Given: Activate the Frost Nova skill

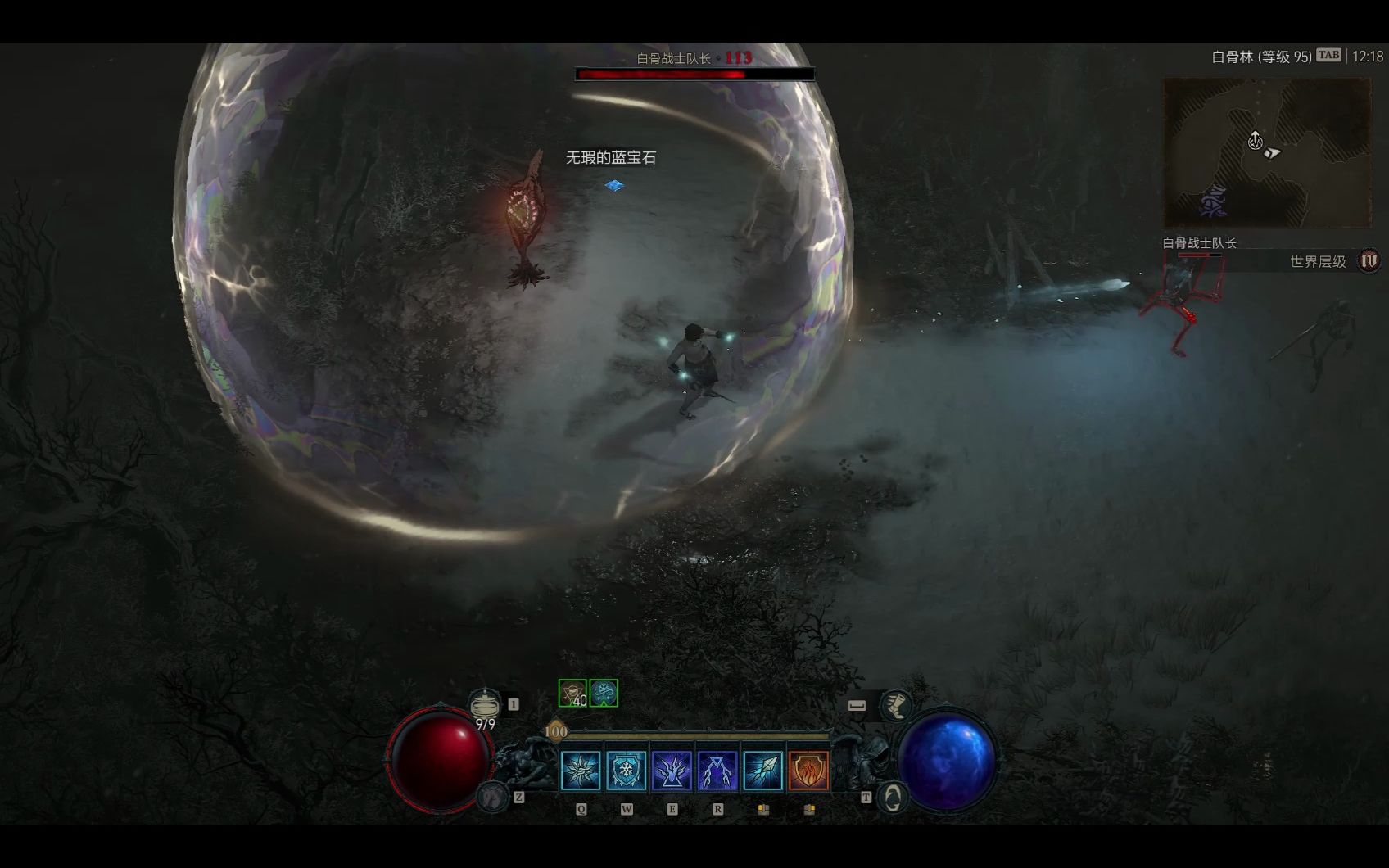Looking at the screenshot, I should [x=581, y=771].
